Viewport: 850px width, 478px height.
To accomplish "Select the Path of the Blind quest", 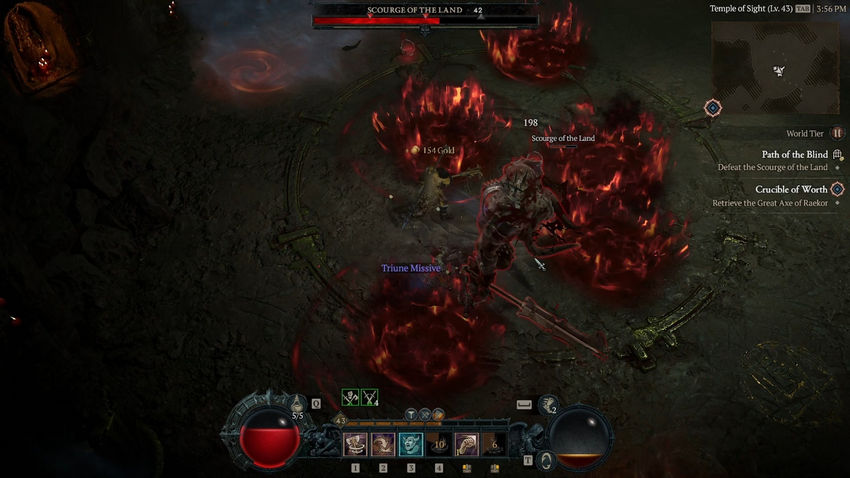I will point(794,155).
